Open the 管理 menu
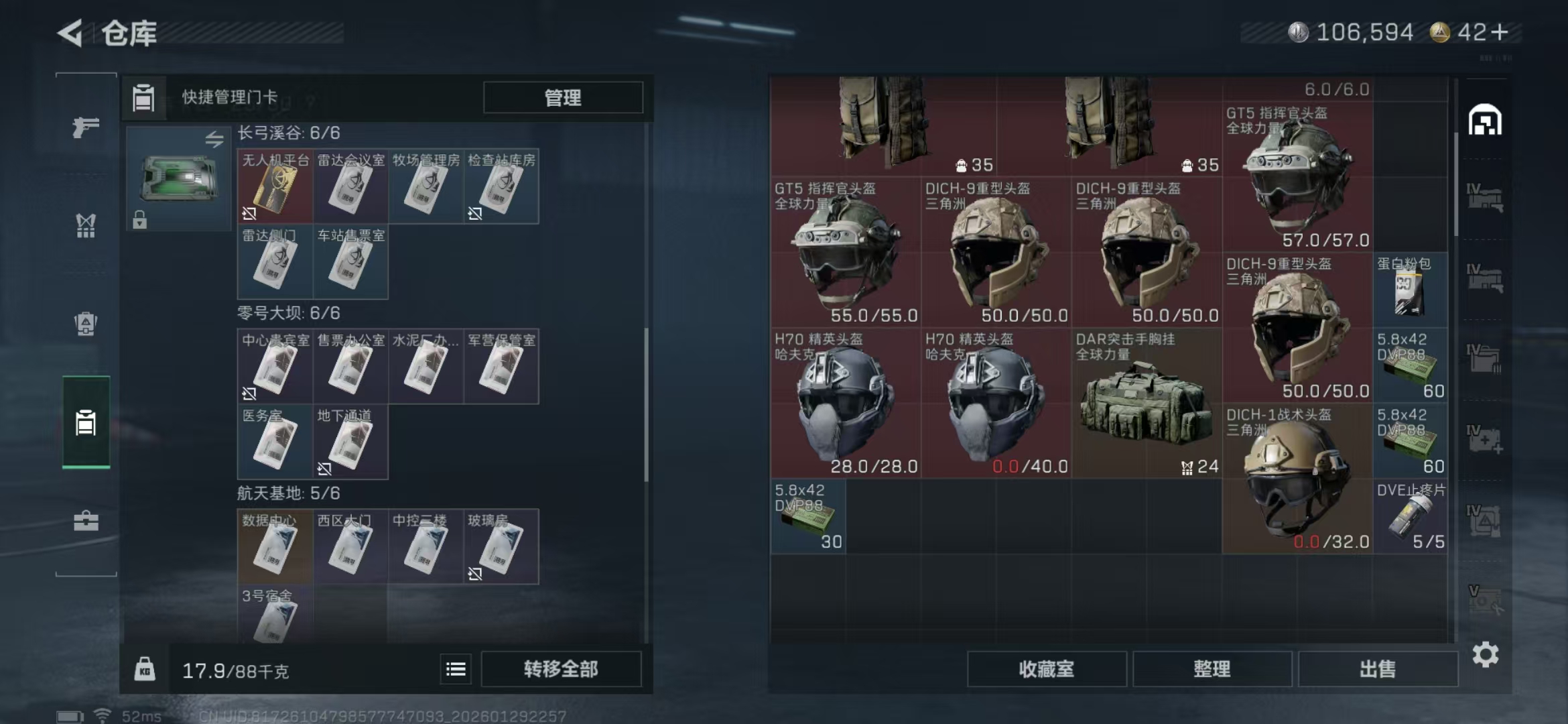The width and height of the screenshot is (1568, 724). [x=562, y=98]
